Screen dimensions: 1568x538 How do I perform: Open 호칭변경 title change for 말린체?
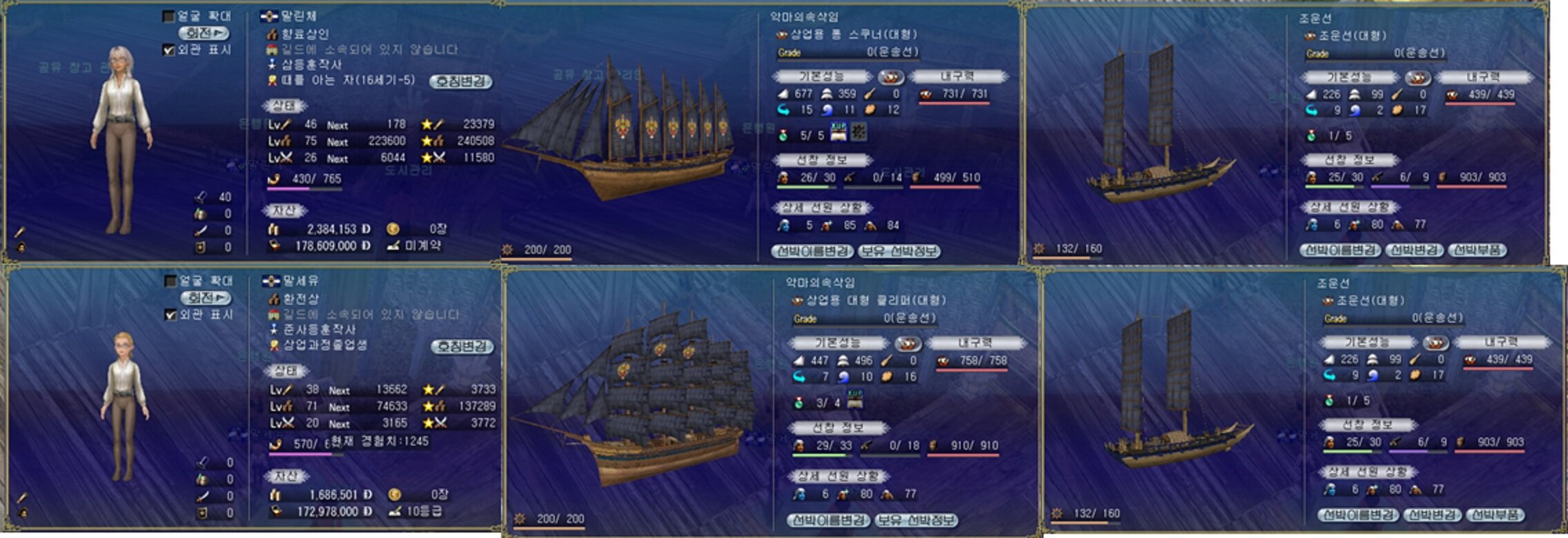pyautogui.click(x=461, y=81)
